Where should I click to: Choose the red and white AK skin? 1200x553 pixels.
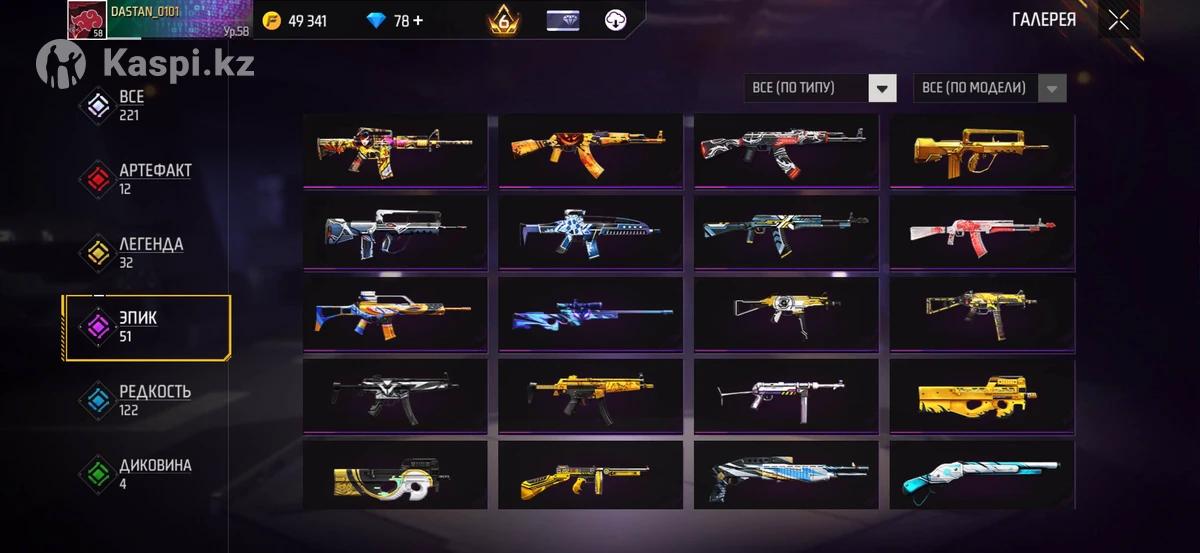982,232
